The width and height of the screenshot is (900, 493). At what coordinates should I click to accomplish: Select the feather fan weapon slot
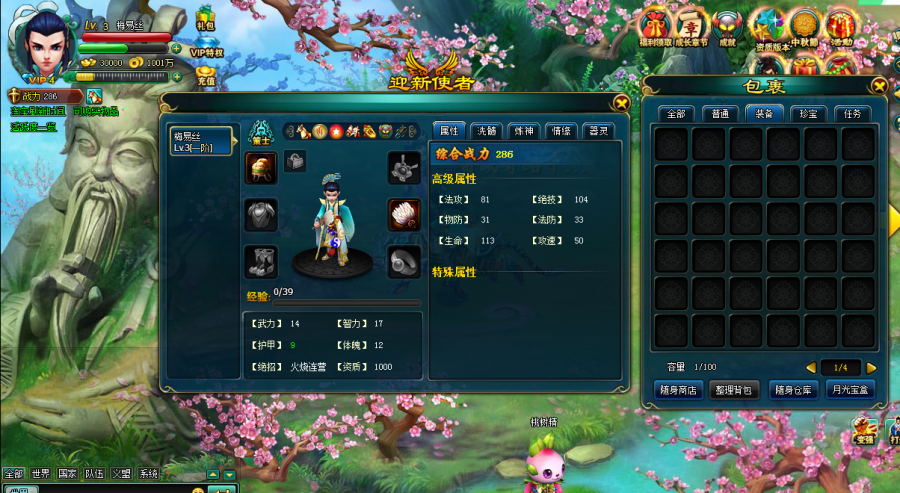[403, 214]
